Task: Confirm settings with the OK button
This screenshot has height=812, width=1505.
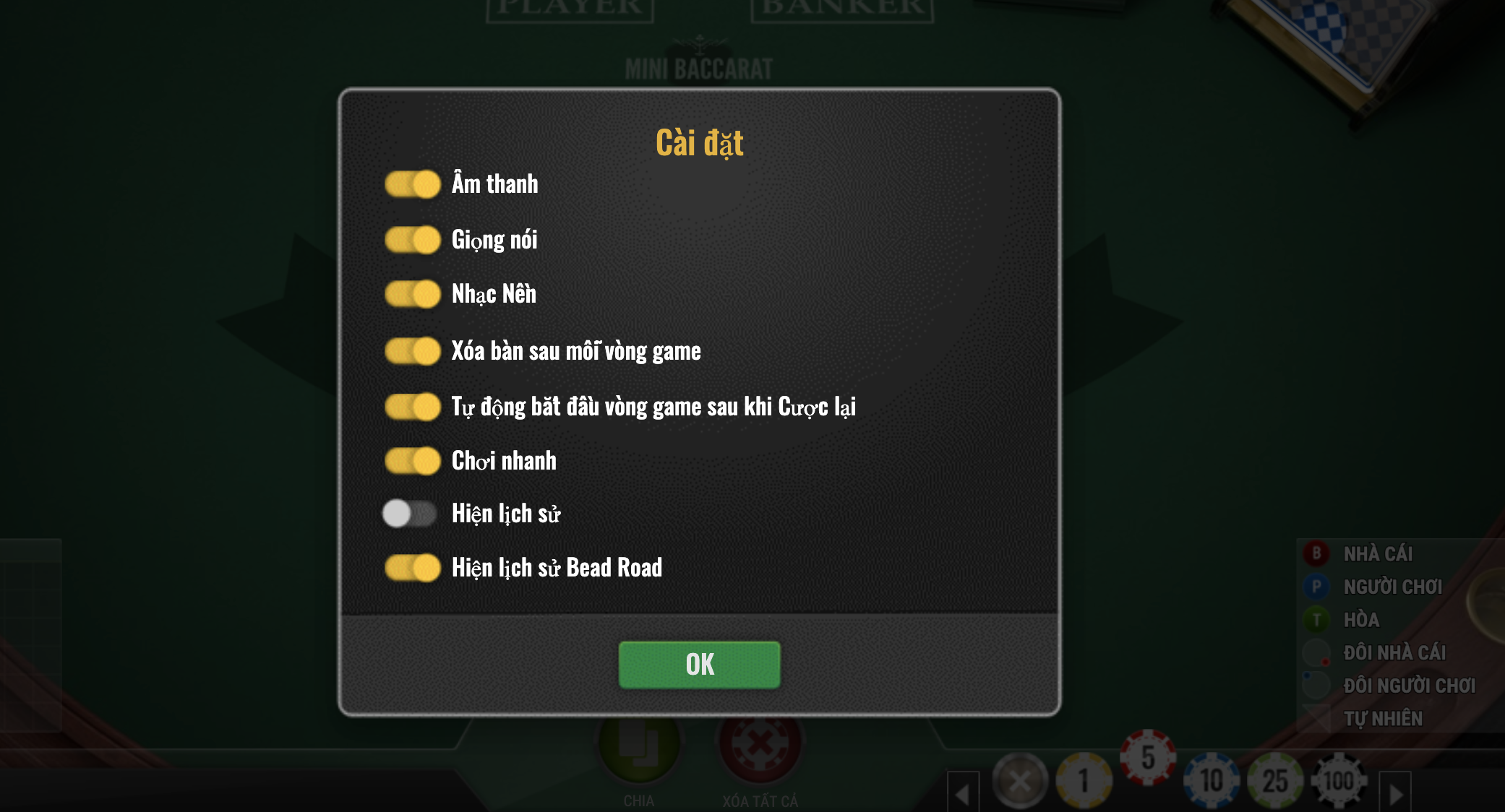Action: pyautogui.click(x=699, y=665)
